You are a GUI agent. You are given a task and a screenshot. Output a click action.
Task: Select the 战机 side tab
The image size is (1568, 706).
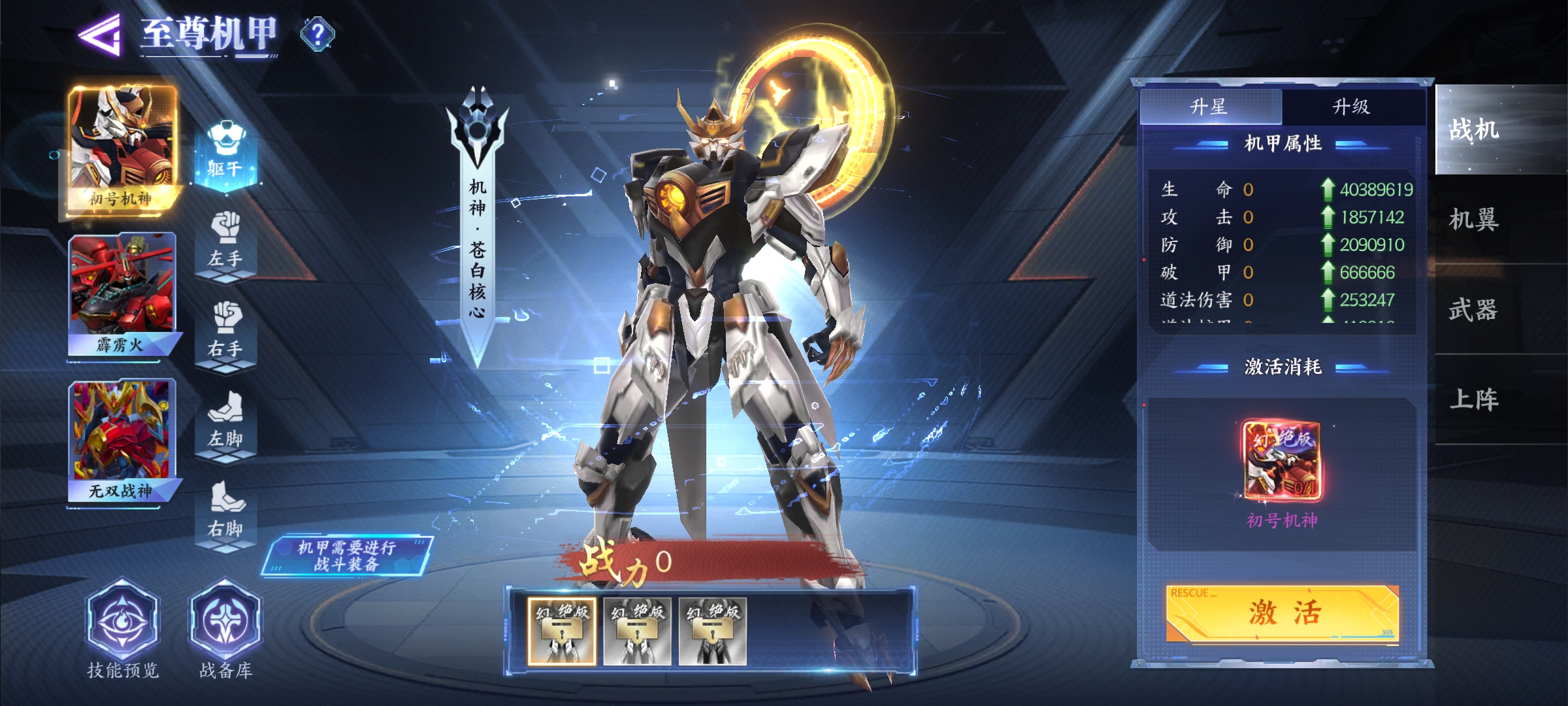(x=1474, y=129)
